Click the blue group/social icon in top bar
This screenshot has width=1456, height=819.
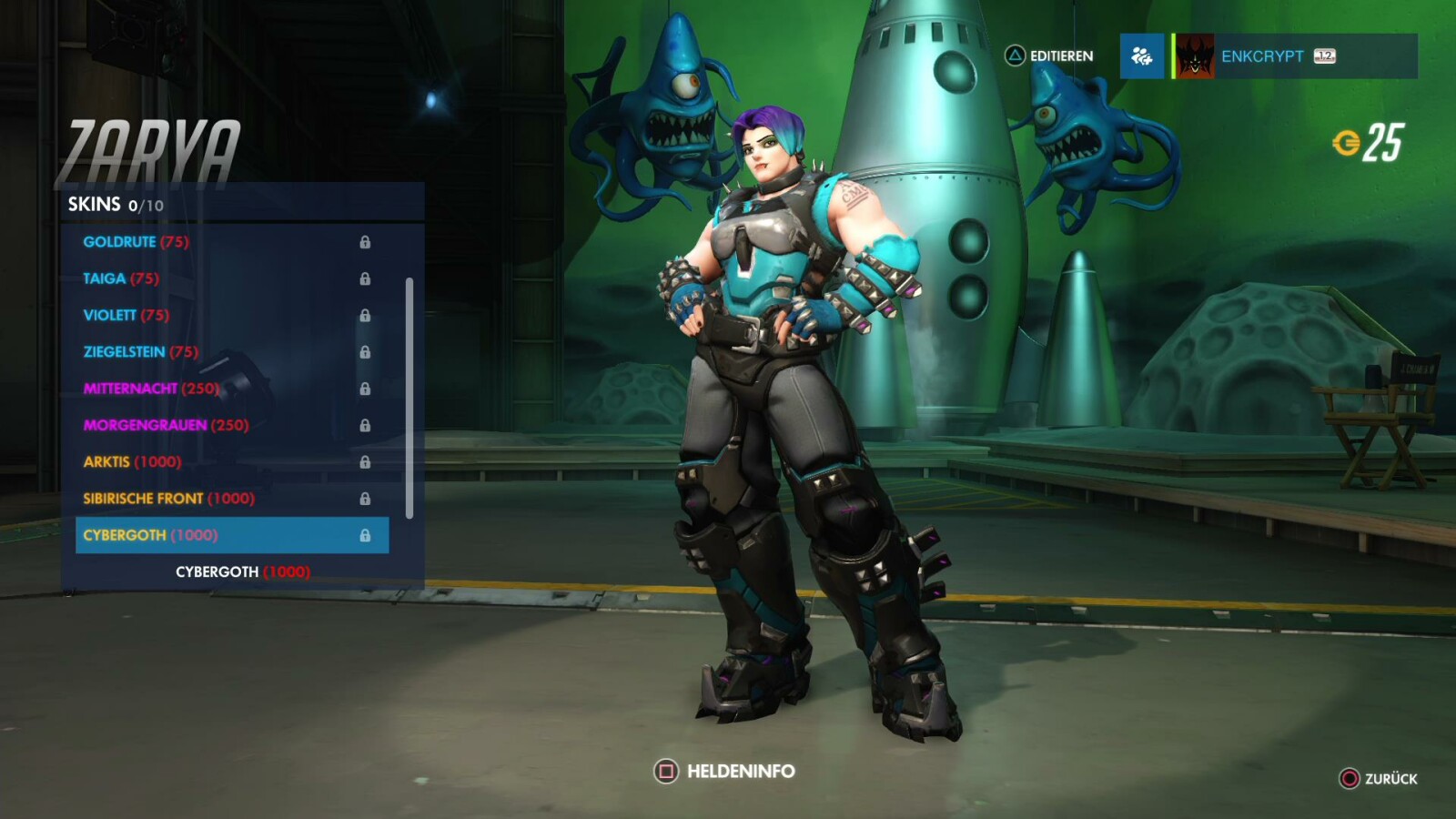[x=1143, y=56]
